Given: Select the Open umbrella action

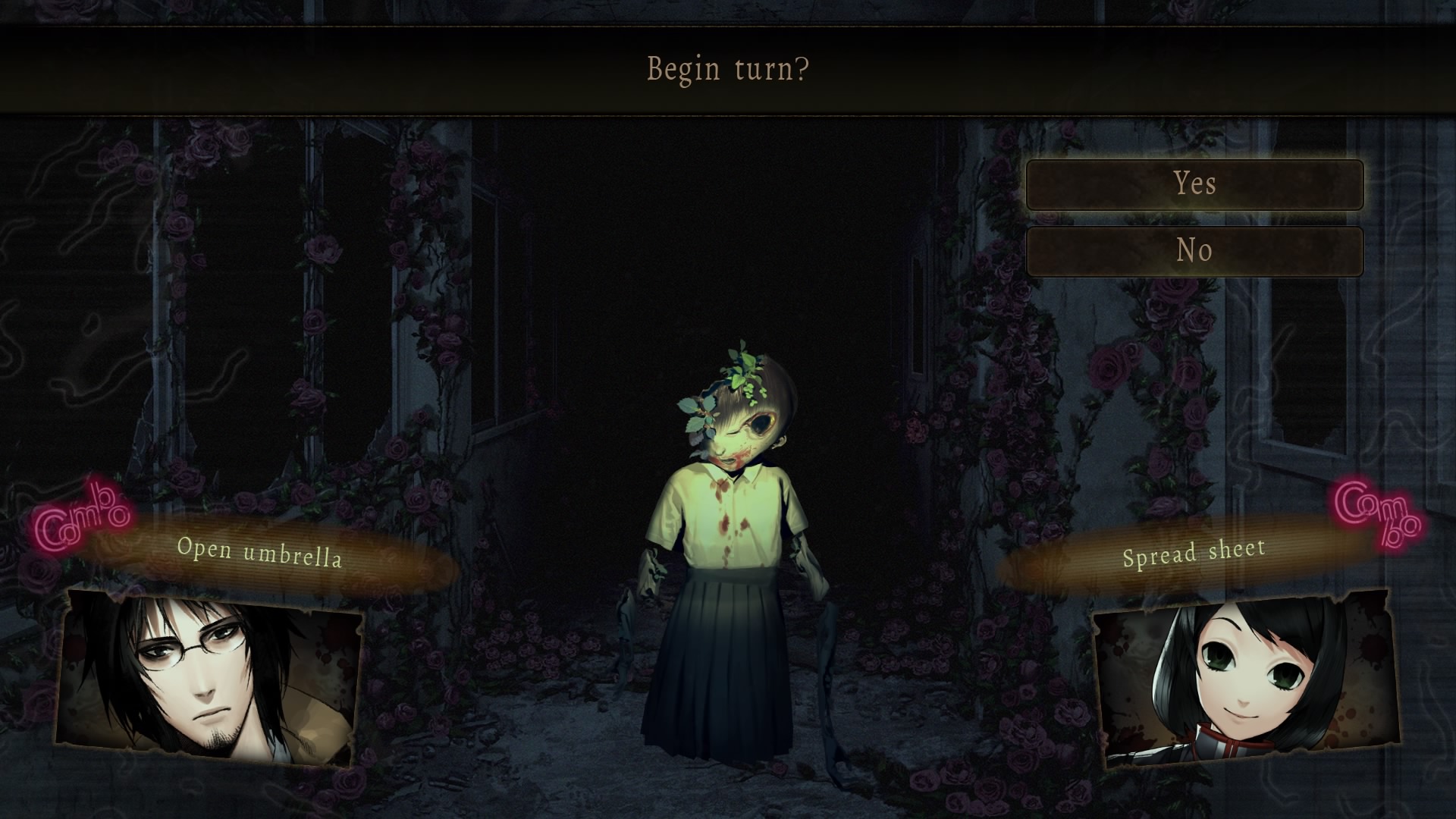Looking at the screenshot, I should 260,552.
